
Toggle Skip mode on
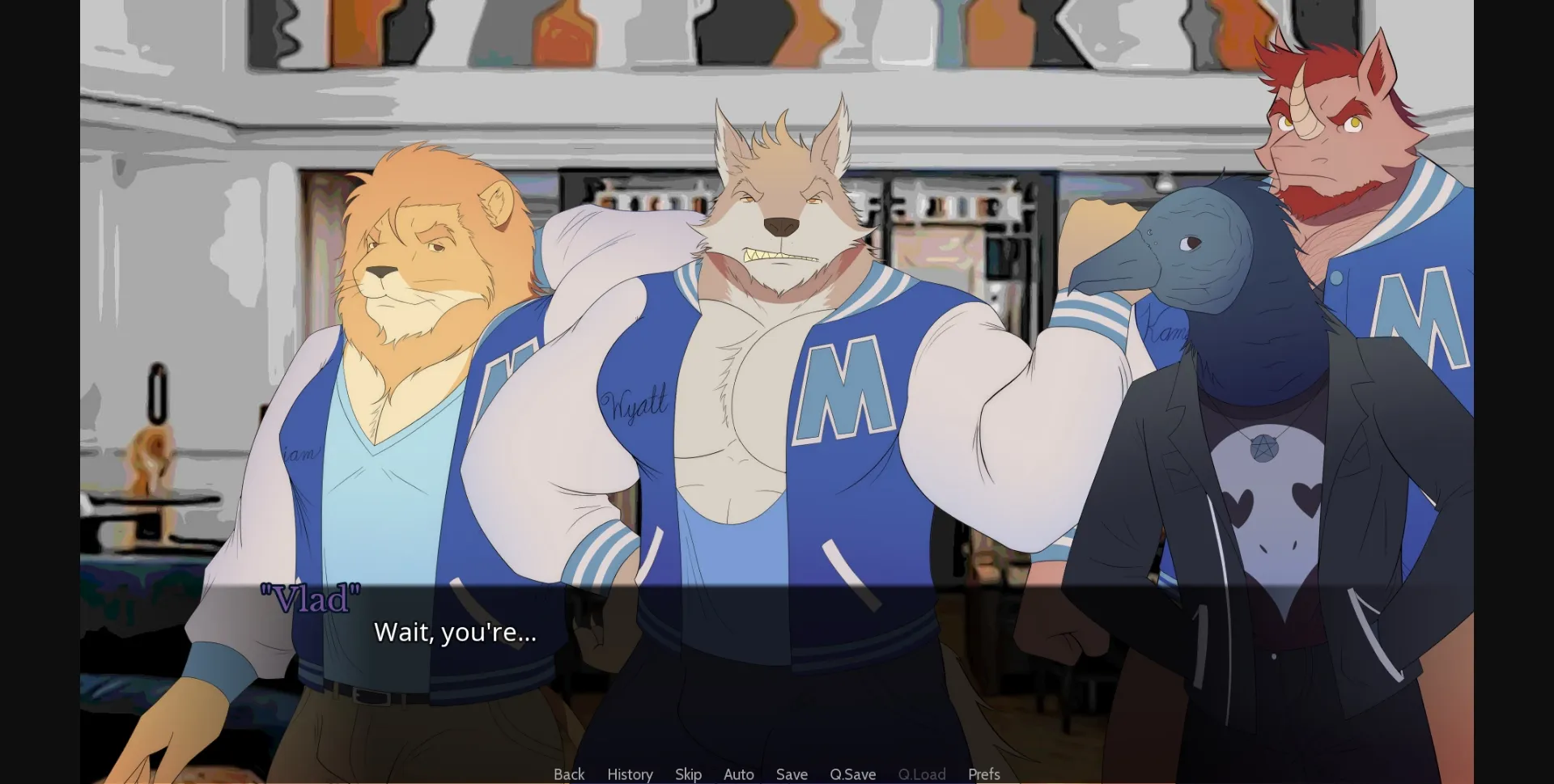click(689, 774)
